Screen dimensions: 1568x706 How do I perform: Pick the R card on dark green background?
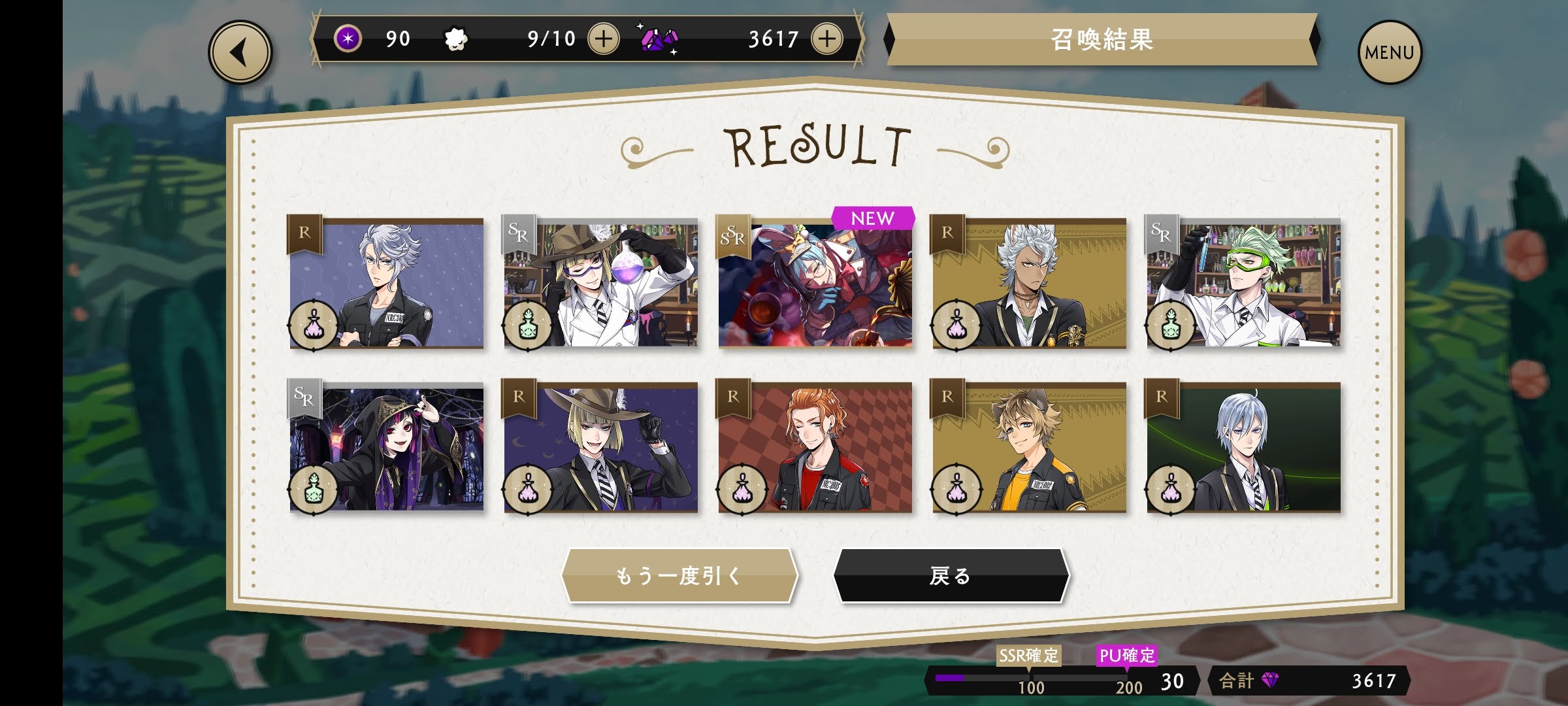click(x=1243, y=447)
